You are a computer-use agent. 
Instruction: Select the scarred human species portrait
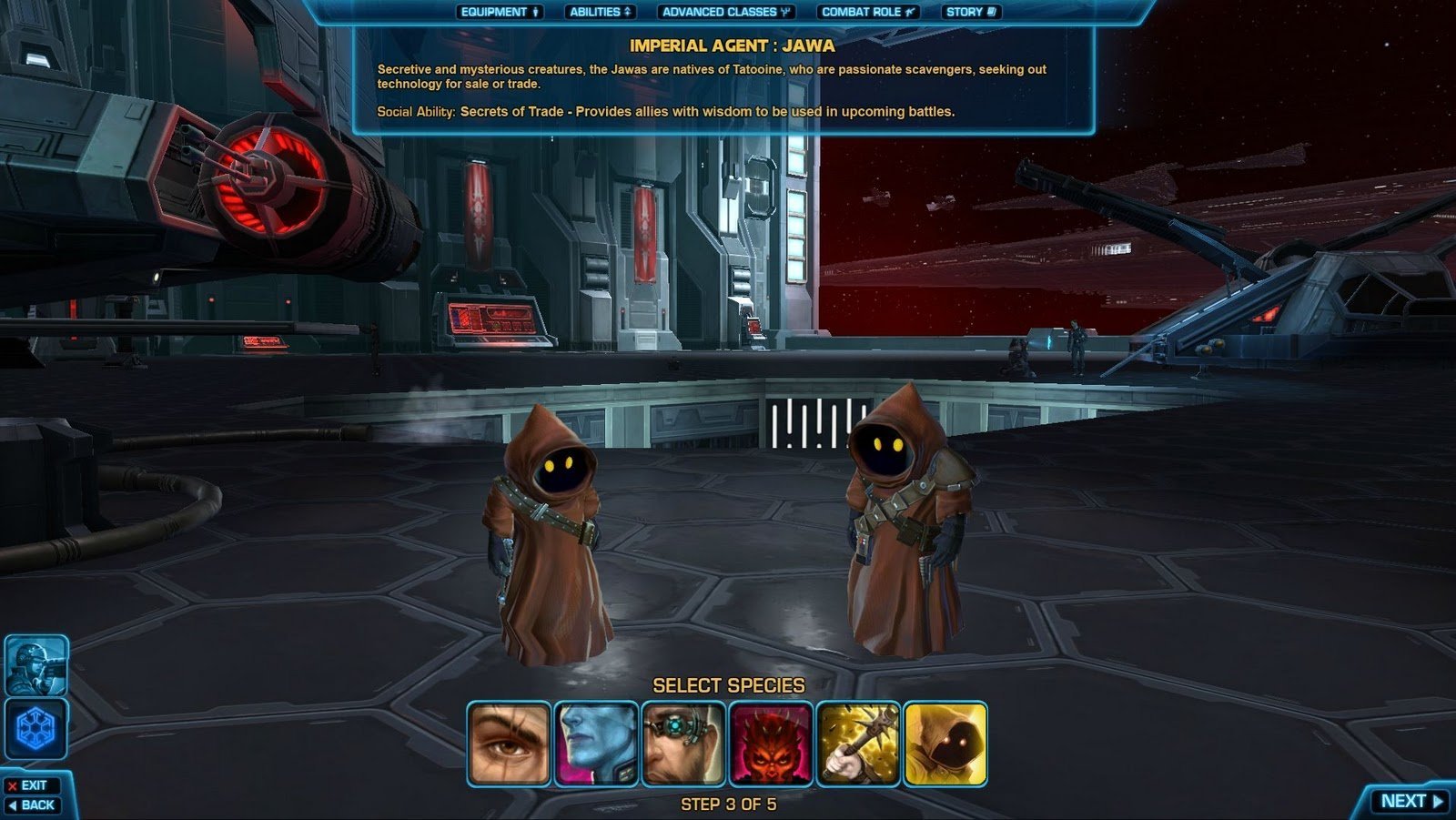(x=509, y=744)
